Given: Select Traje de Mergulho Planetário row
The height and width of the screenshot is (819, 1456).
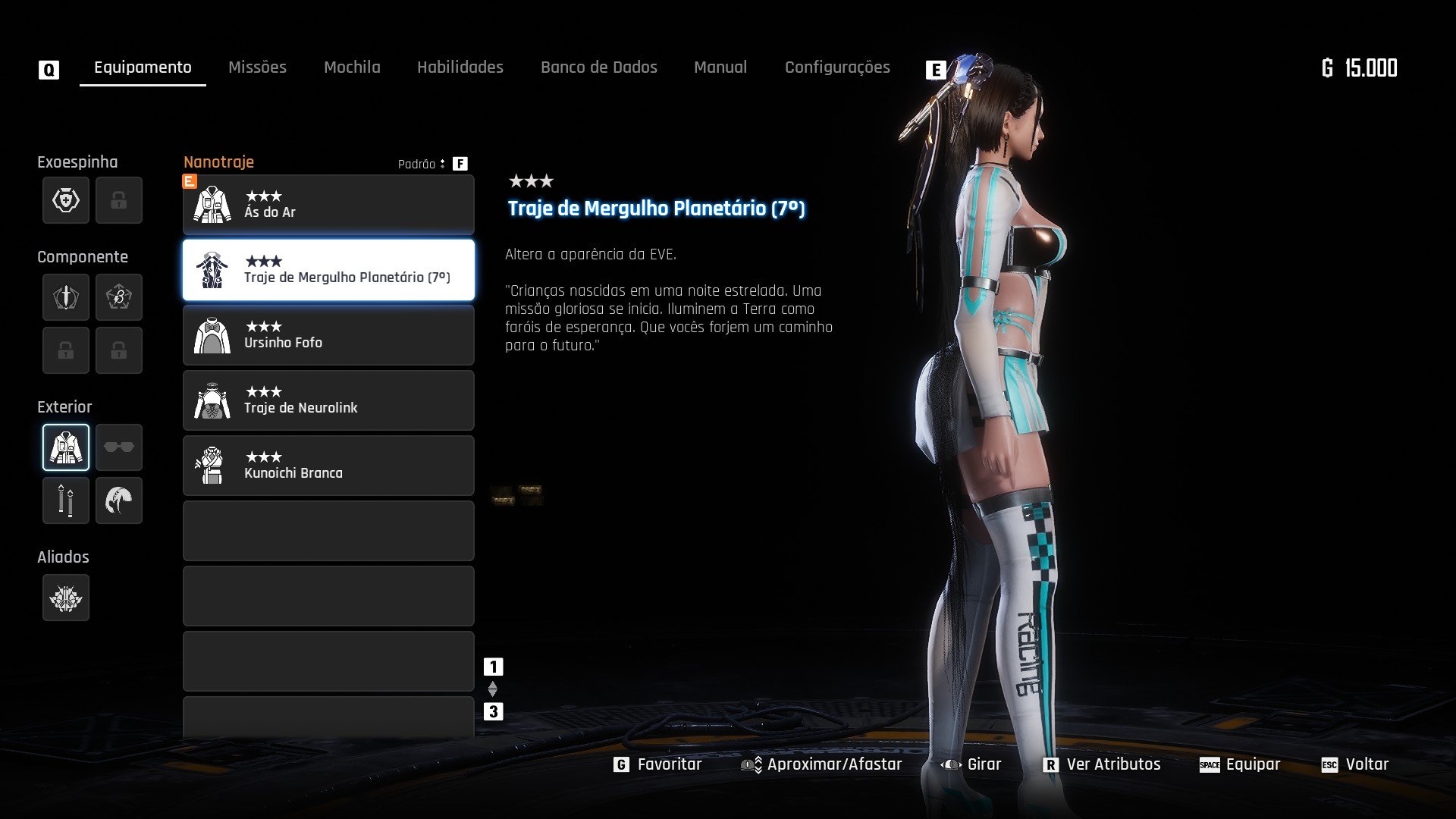Looking at the screenshot, I should coord(328,270).
